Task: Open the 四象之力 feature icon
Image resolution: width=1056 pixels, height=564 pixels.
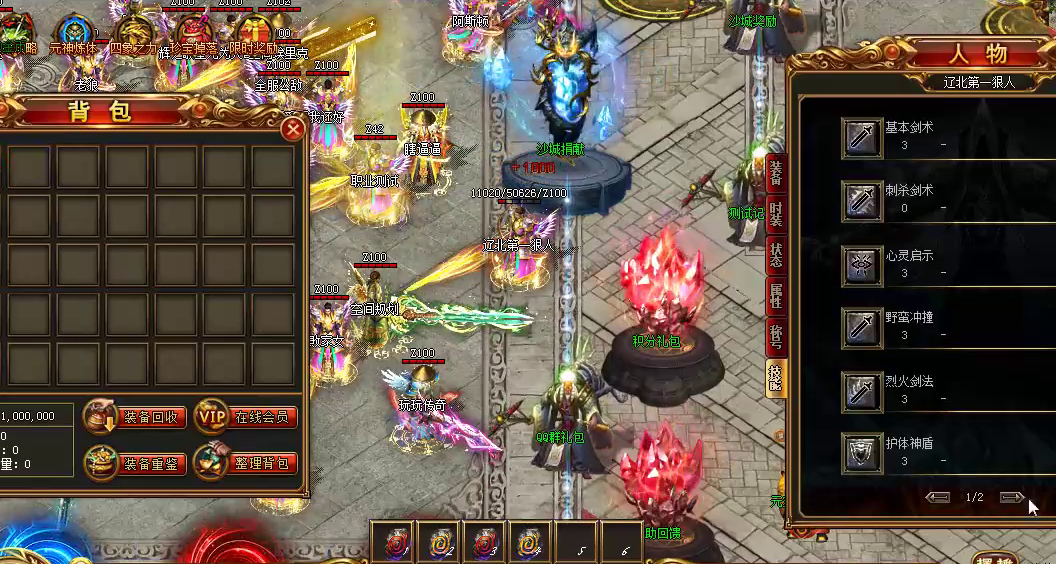Action: (132, 30)
